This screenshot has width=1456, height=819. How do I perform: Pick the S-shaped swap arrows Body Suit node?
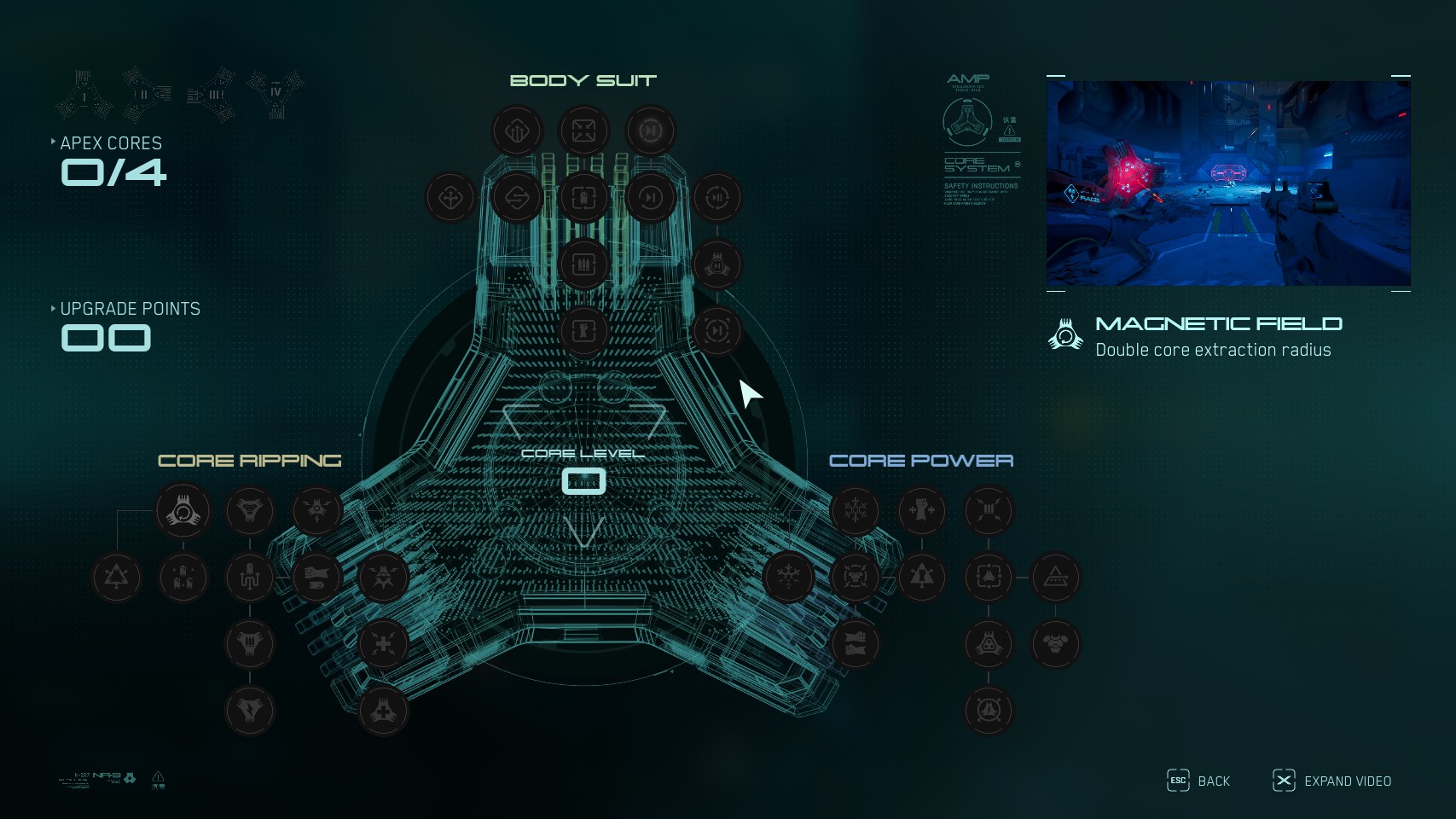pos(517,198)
